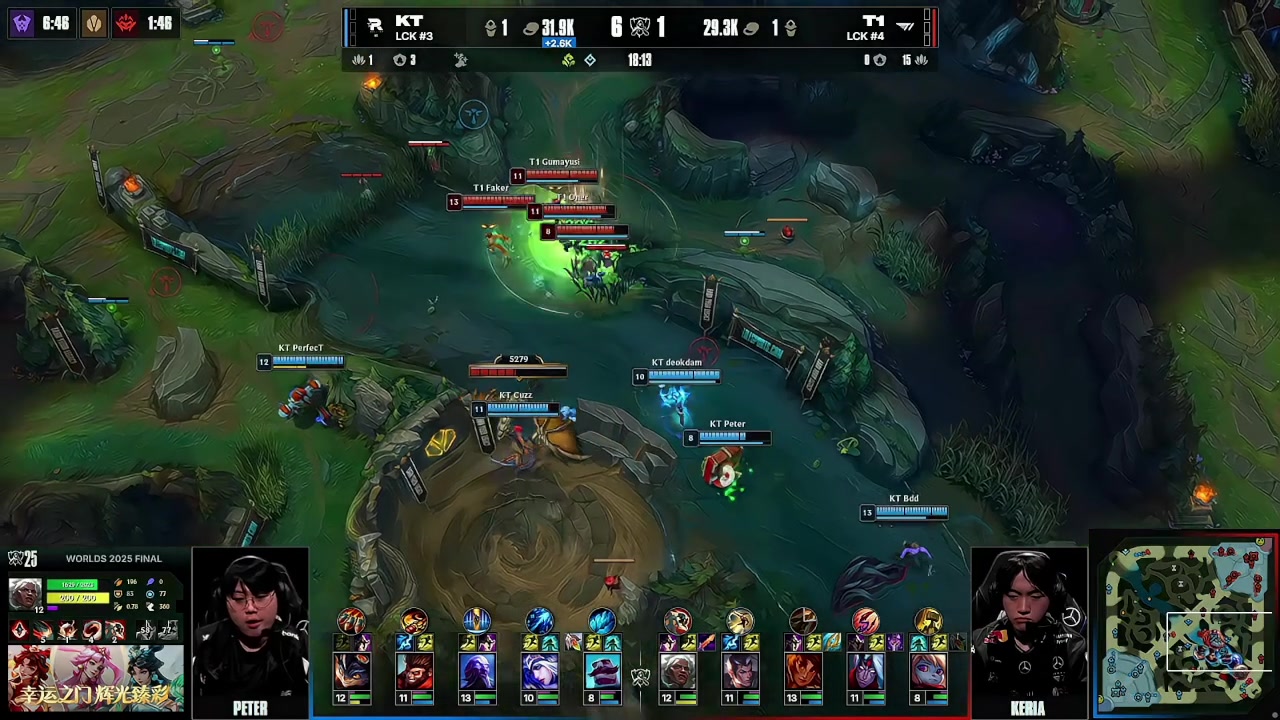Choose Ryze's portrait in the champion bar
Image resolution: width=1280 pixels, height=720 pixels.
(477, 671)
